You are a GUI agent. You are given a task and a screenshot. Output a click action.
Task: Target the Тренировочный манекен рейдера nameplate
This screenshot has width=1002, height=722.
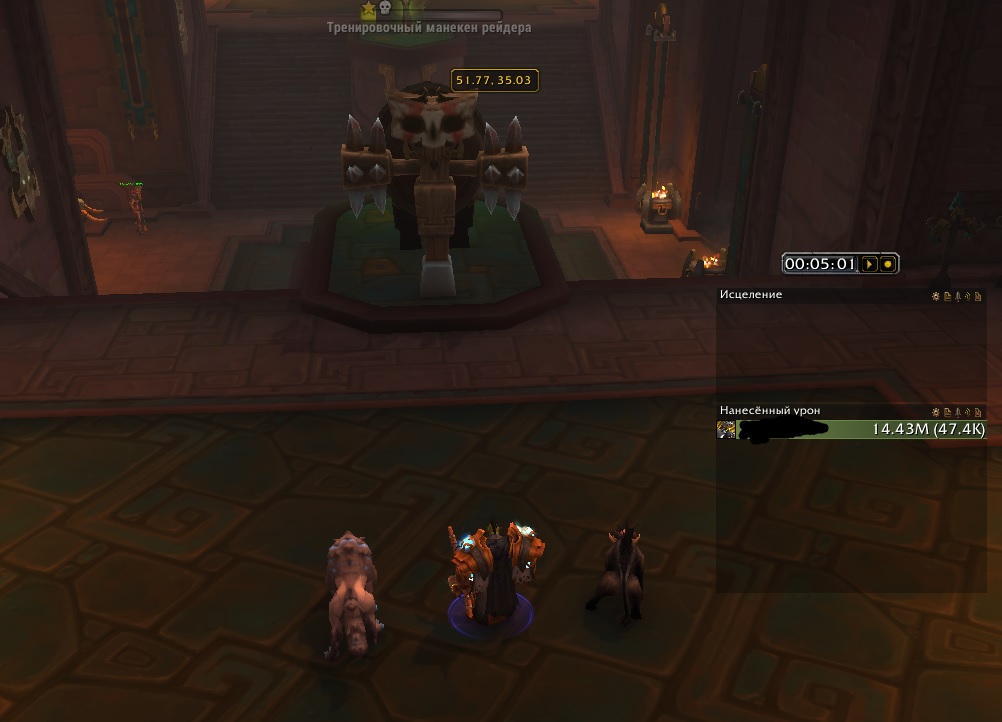429,28
